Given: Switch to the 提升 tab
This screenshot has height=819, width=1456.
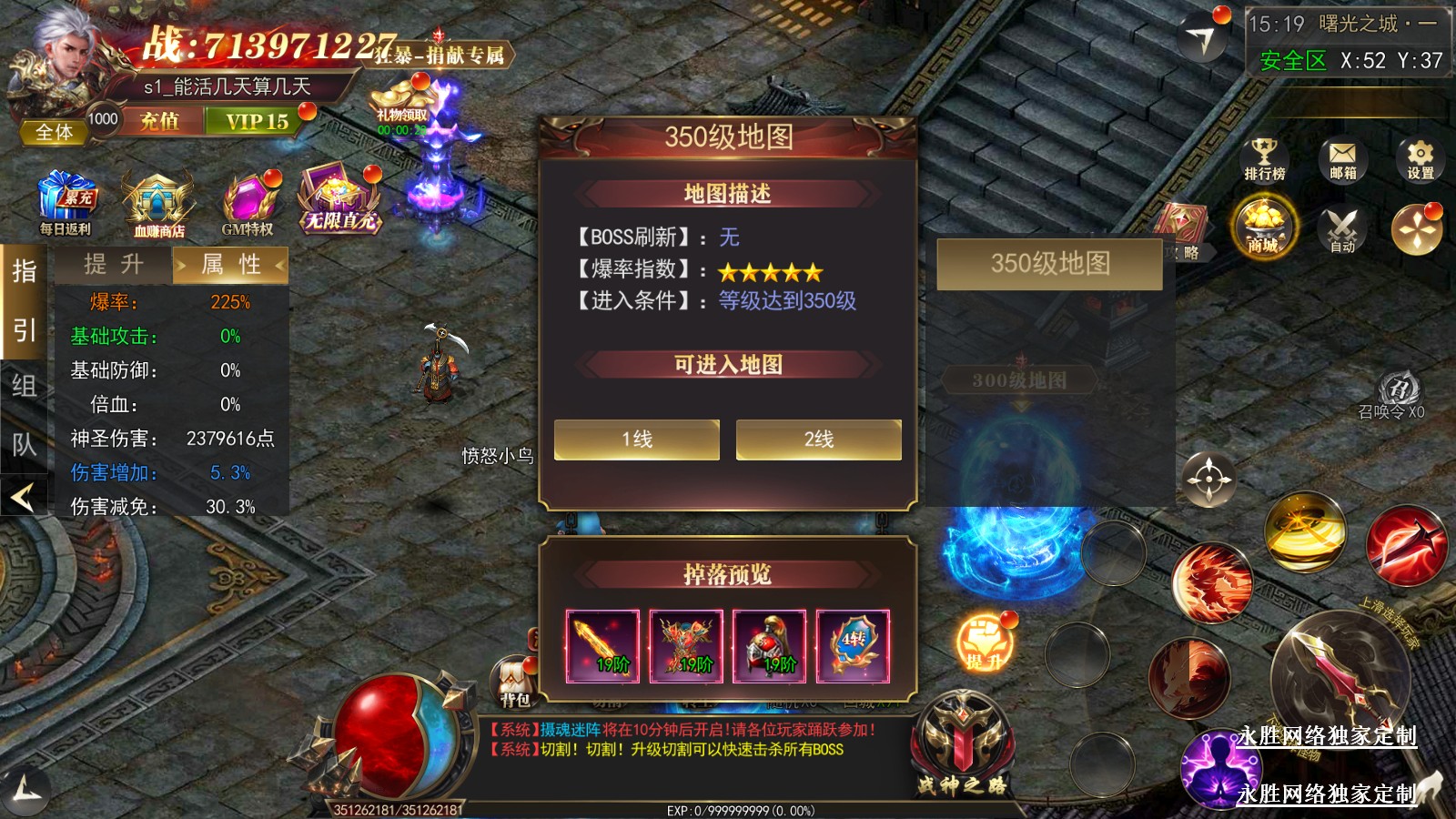Looking at the screenshot, I should tap(114, 265).
